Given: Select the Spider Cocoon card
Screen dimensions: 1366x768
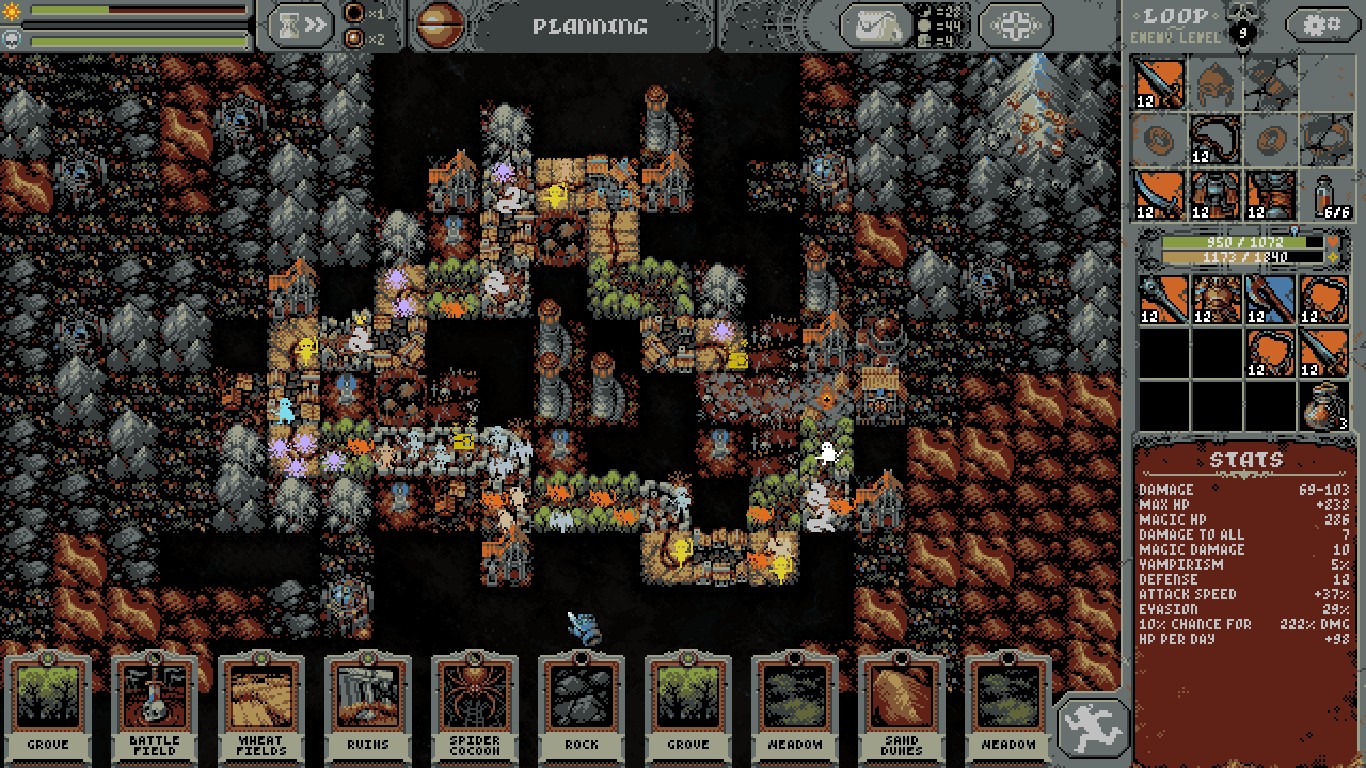Looking at the screenshot, I should pyautogui.click(x=475, y=703).
